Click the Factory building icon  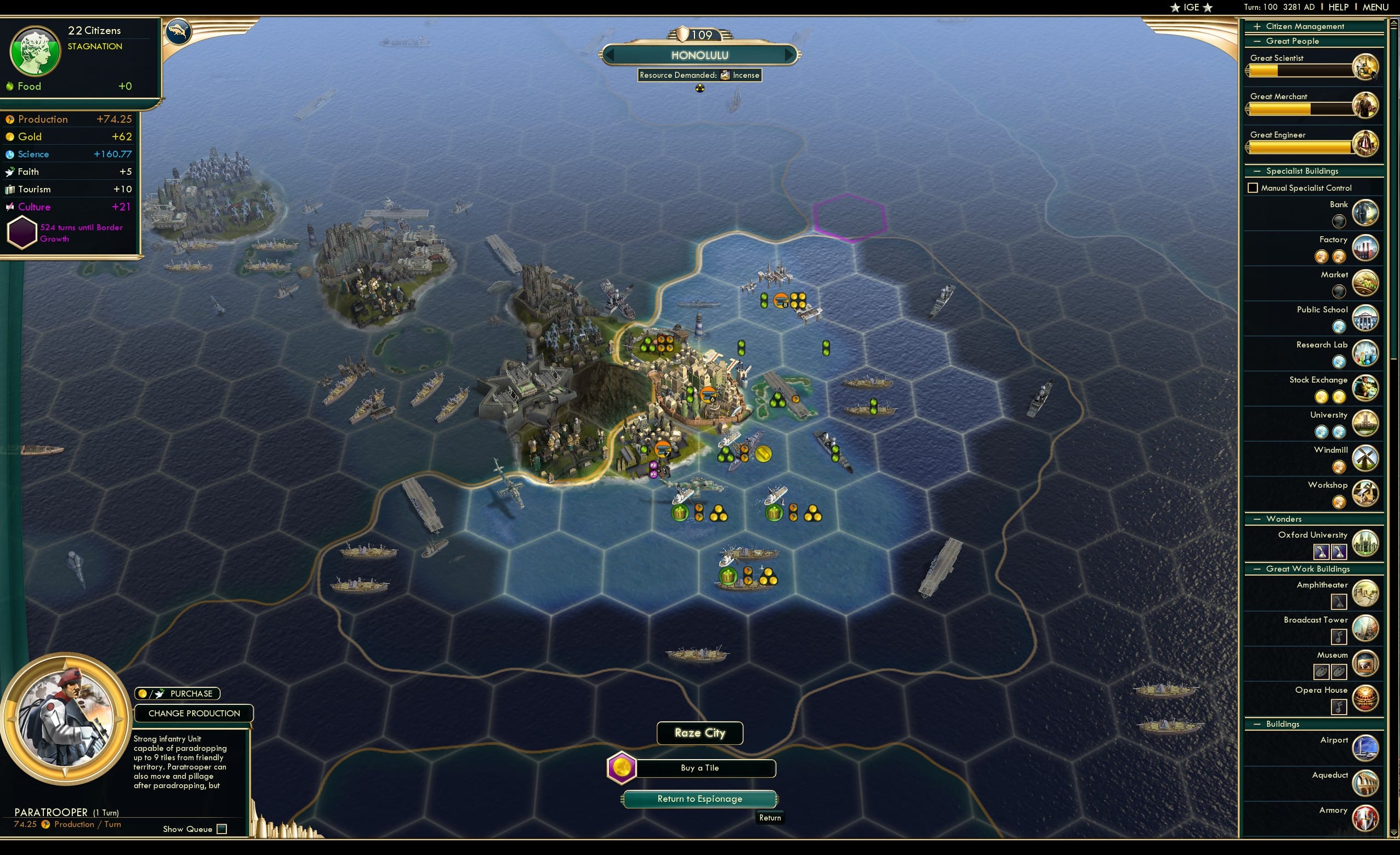click(1366, 248)
